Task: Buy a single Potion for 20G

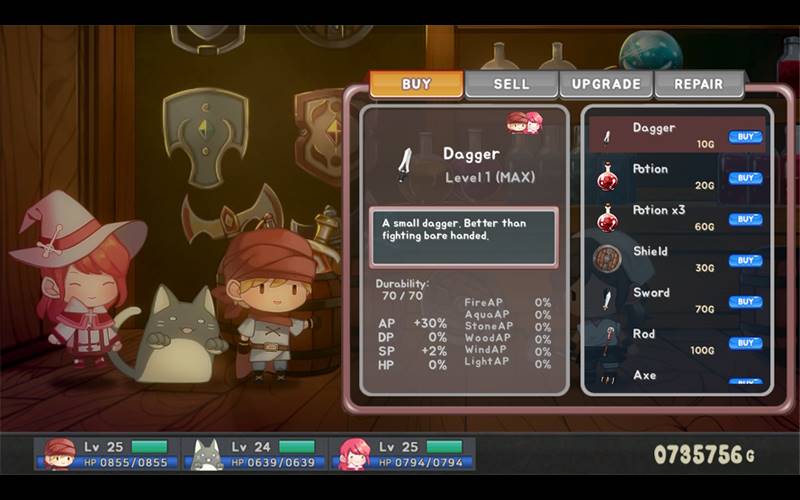Action: pyautogui.click(x=745, y=178)
